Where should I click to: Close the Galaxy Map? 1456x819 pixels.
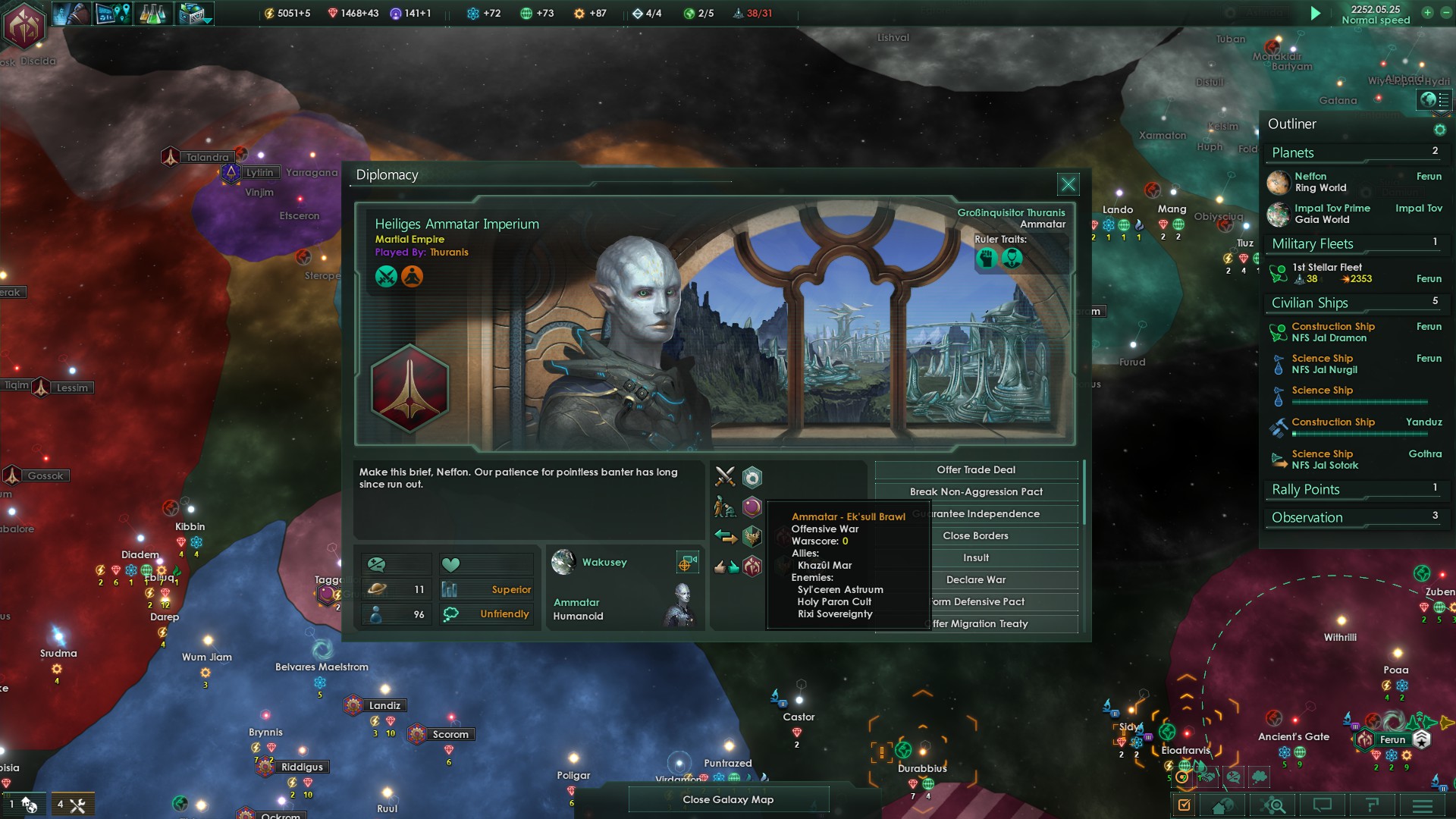(x=728, y=799)
